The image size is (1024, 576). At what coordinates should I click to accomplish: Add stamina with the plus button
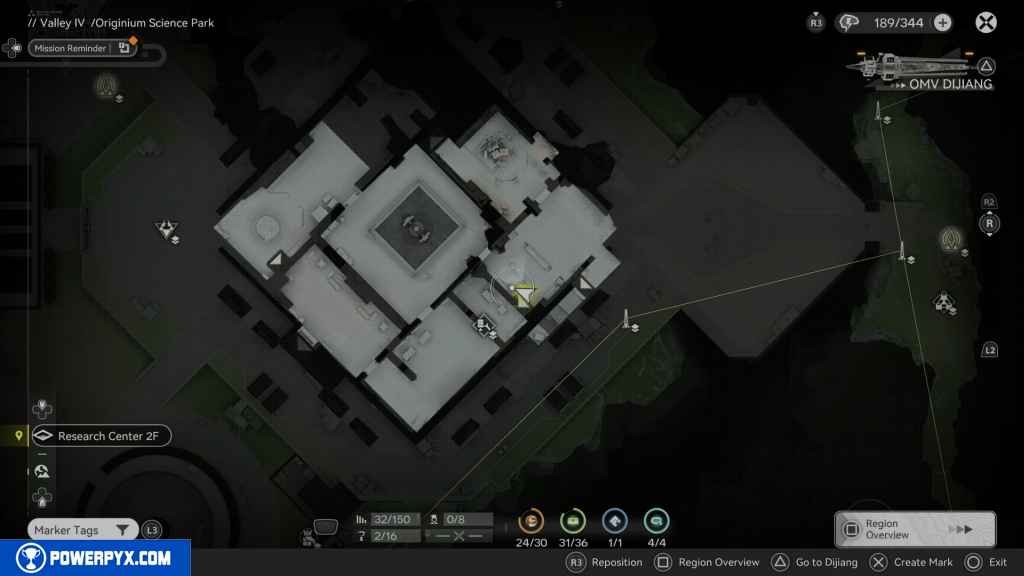point(942,23)
